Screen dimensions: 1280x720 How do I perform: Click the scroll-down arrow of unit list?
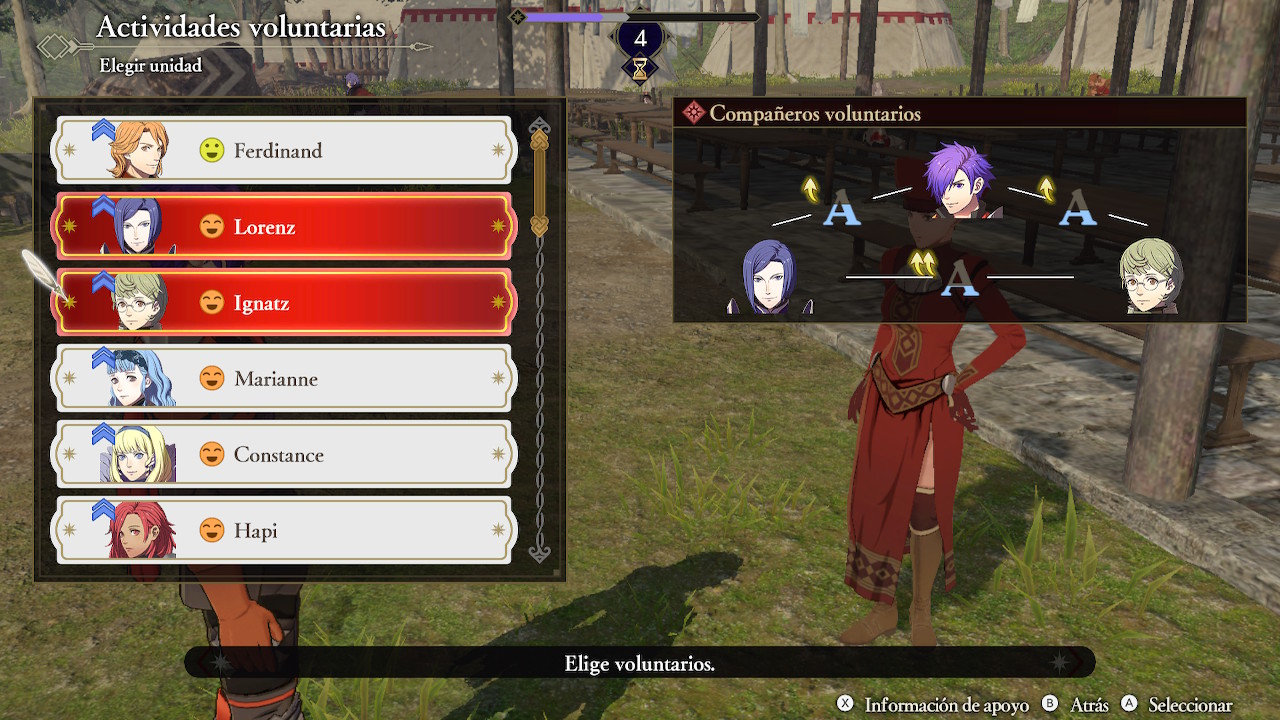click(x=540, y=552)
